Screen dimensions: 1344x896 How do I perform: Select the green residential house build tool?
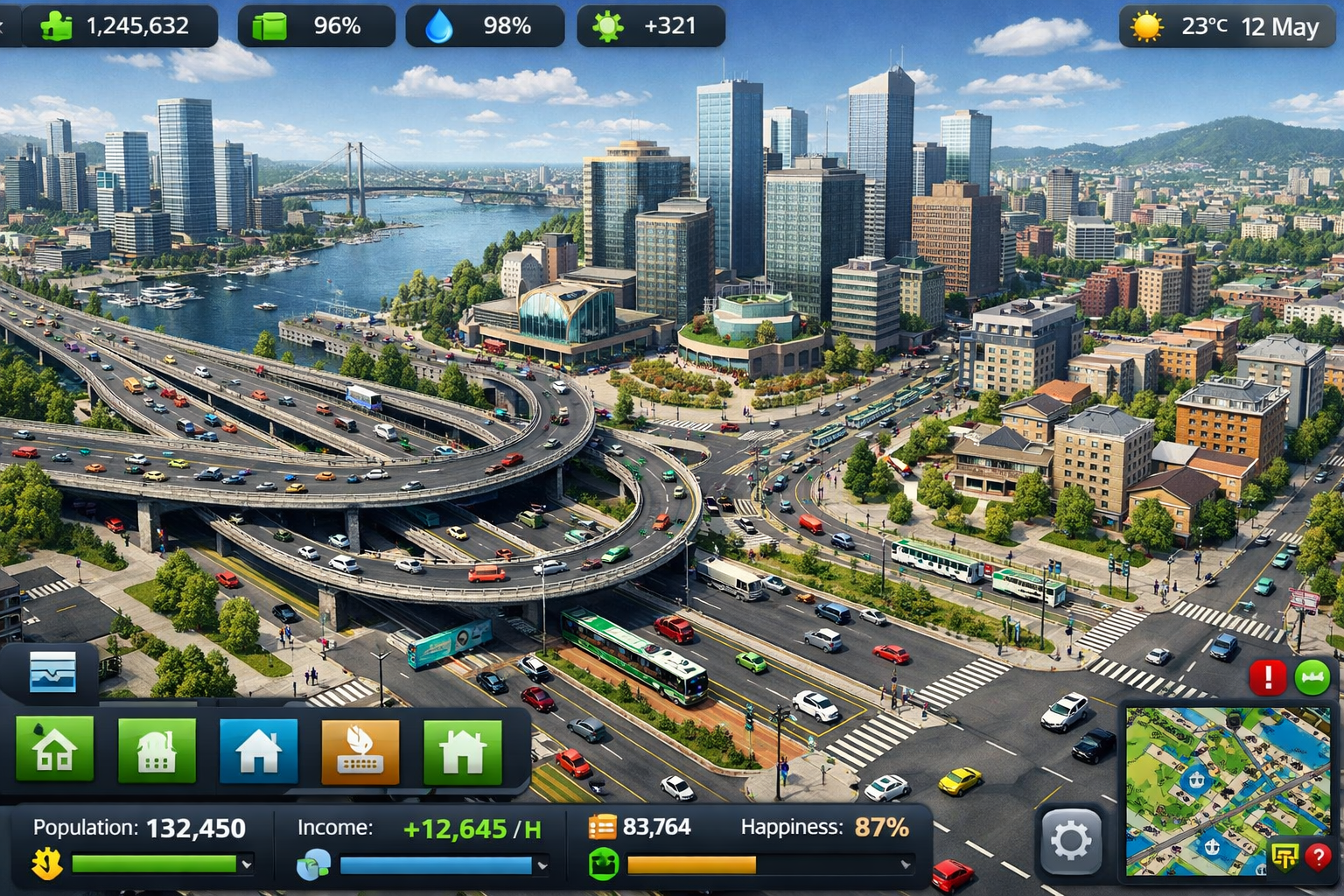54,751
